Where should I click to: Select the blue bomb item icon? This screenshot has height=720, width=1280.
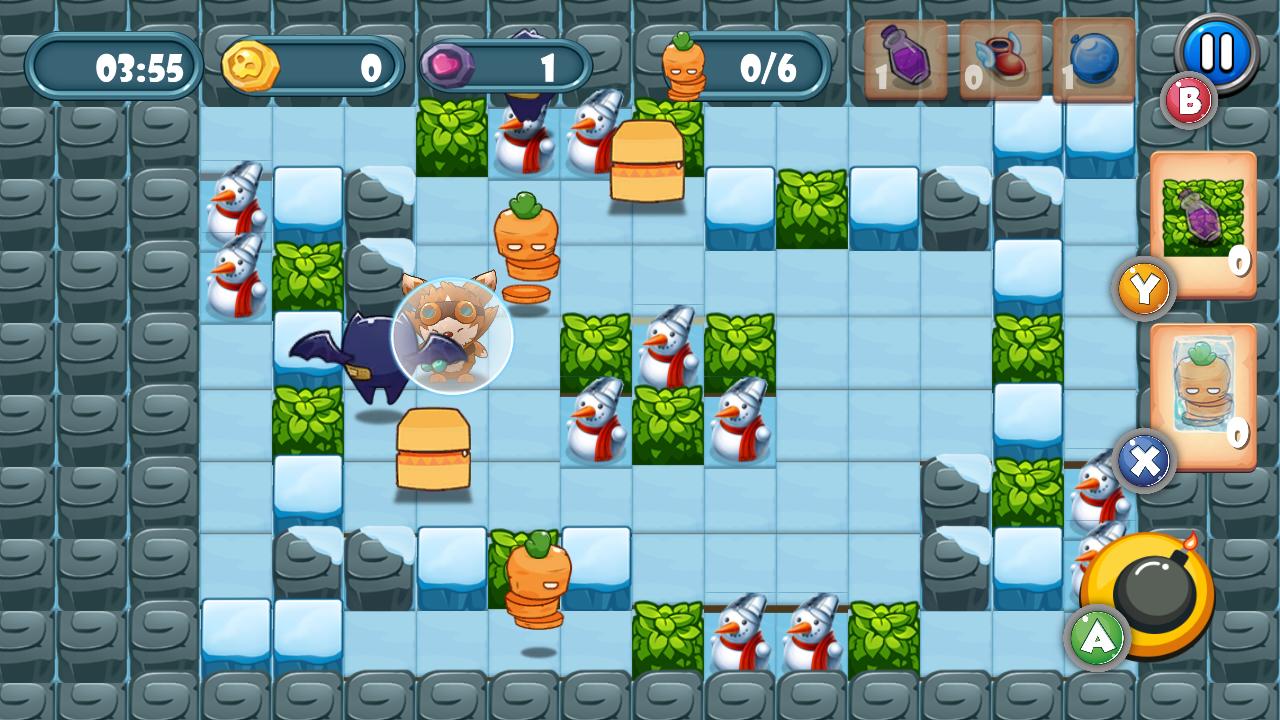[x=1093, y=60]
